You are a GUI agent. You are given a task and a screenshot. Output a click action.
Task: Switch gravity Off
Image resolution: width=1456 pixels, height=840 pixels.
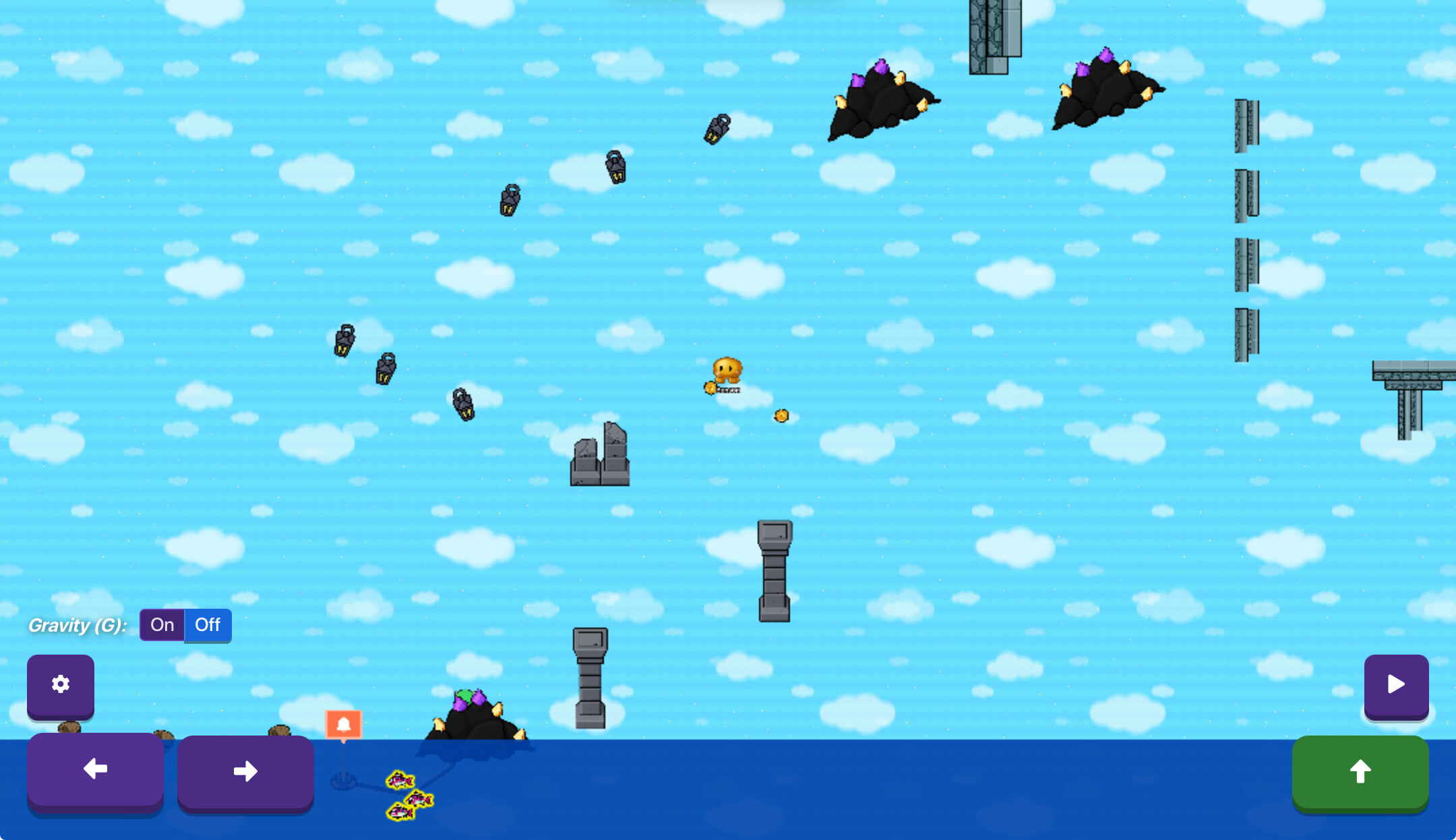[208, 625]
